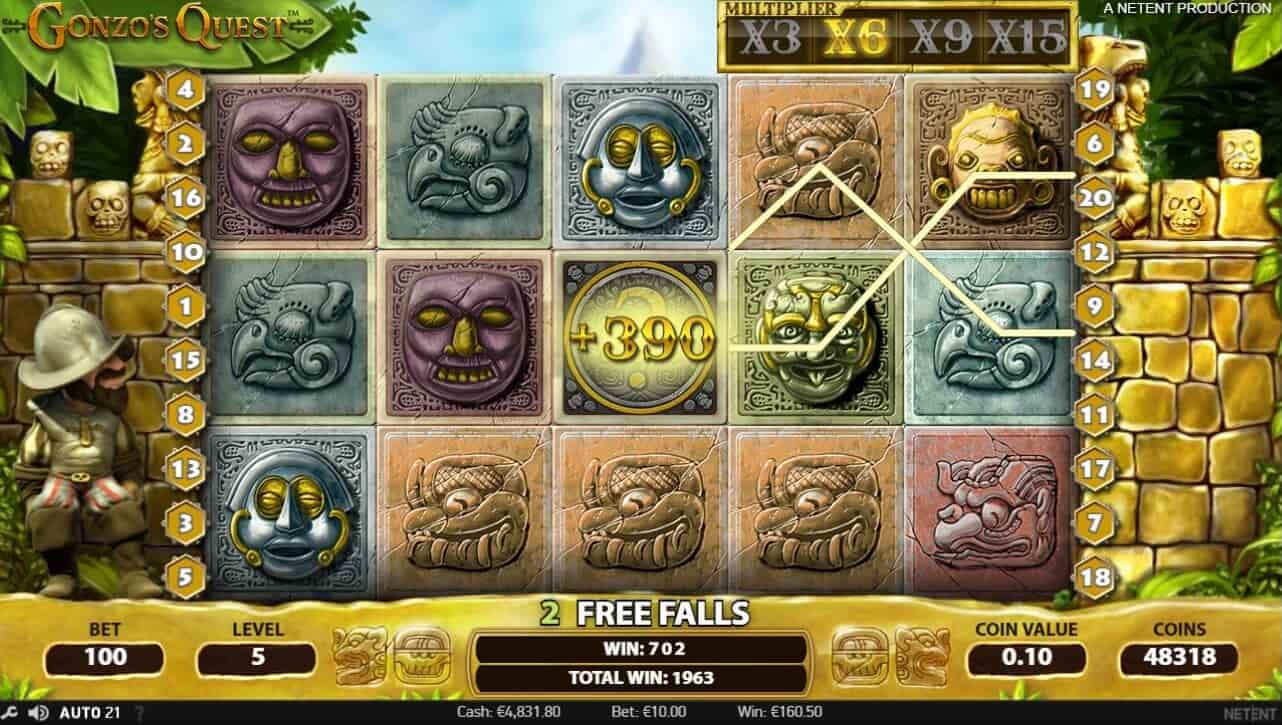Click the Free Fall +390 coin symbol

point(638,335)
